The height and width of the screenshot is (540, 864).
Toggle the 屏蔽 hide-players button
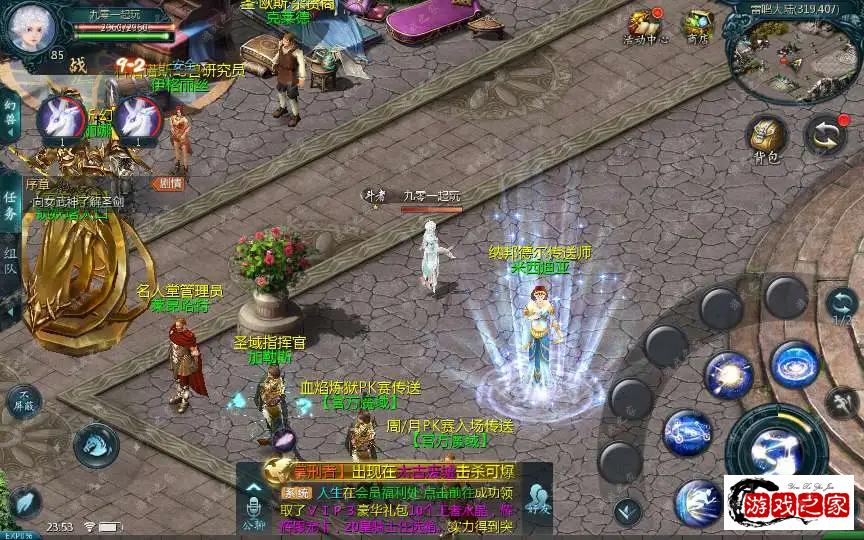pos(23,402)
